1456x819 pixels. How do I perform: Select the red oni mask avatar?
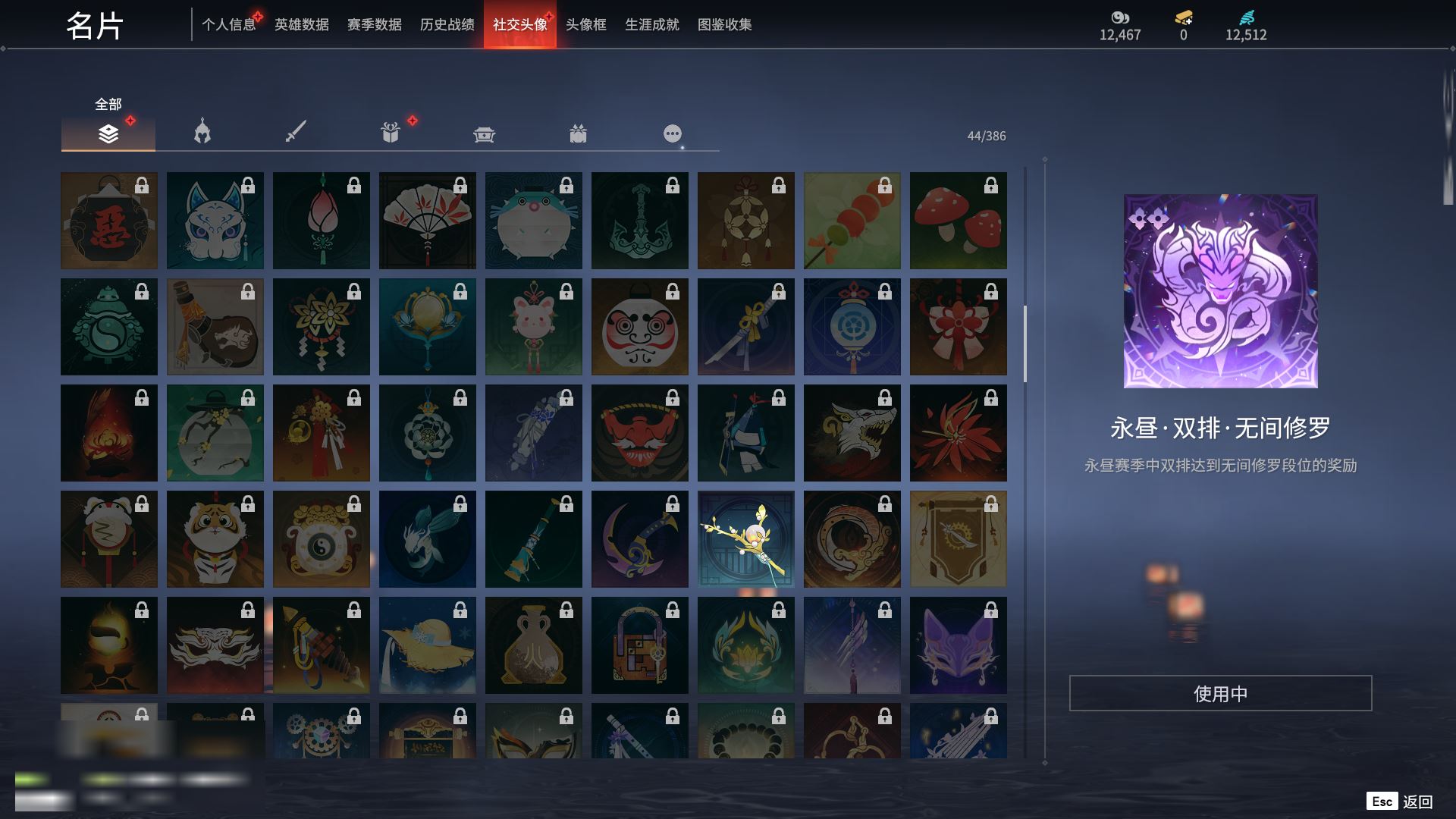[x=639, y=433]
